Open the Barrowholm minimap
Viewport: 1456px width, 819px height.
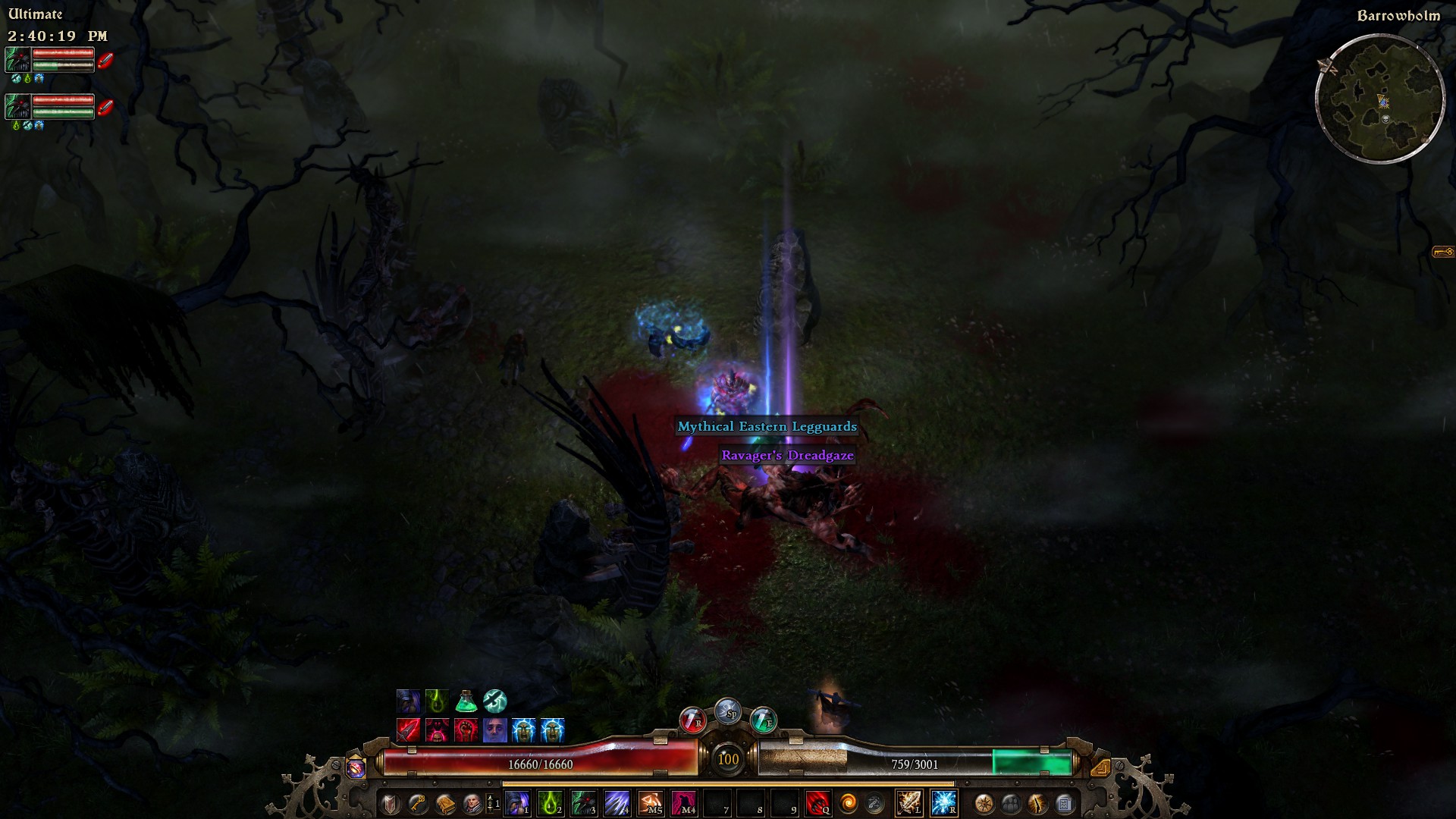pyautogui.click(x=1380, y=99)
